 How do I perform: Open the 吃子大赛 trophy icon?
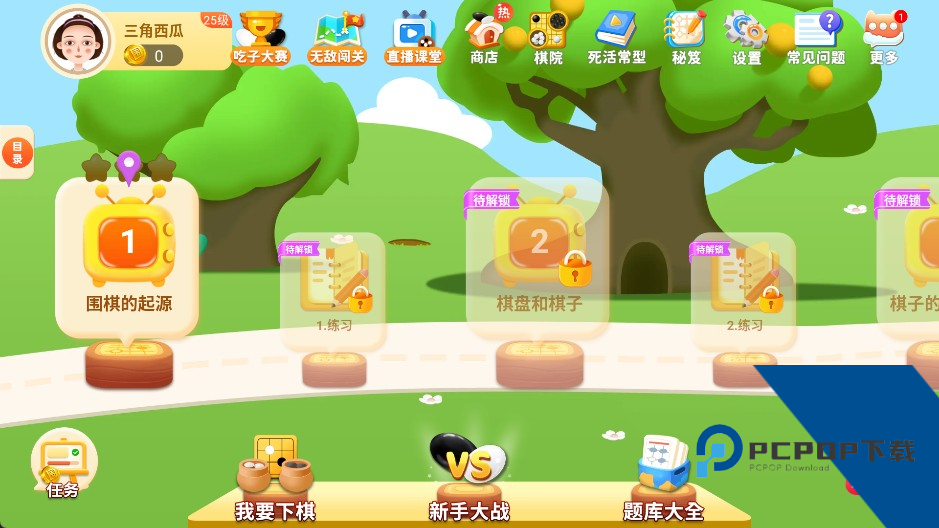point(260,37)
